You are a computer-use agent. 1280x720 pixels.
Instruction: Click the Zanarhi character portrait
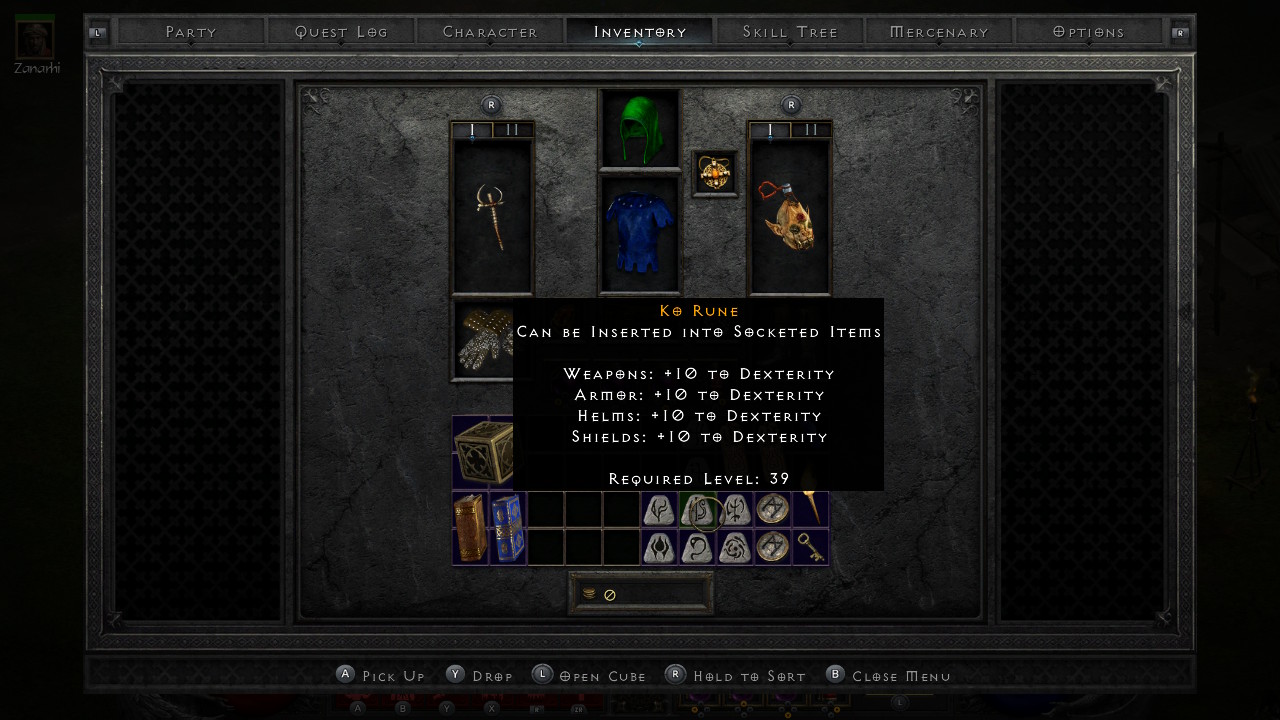point(35,38)
